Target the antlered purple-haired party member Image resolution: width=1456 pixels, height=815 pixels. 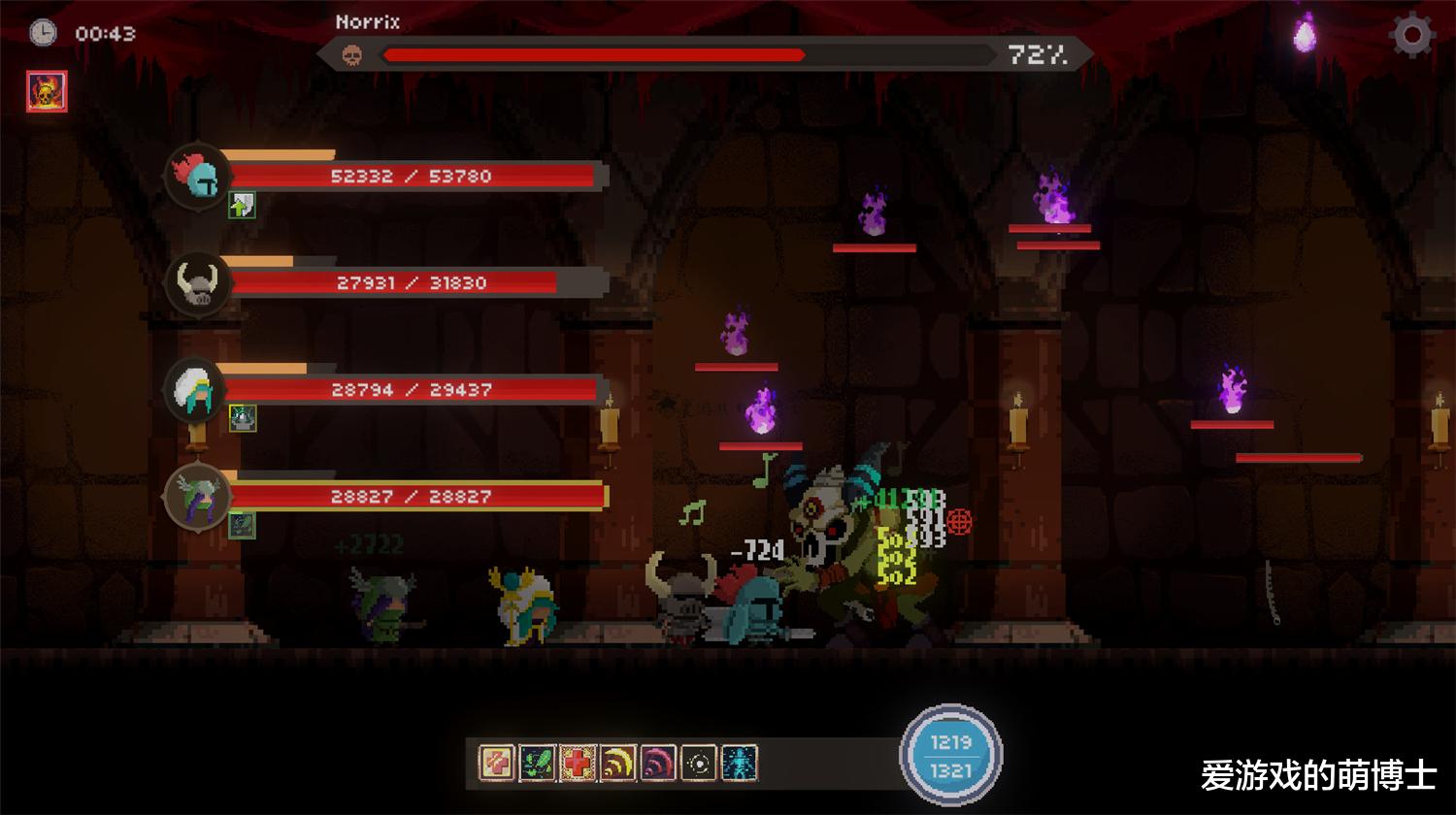pos(199,497)
